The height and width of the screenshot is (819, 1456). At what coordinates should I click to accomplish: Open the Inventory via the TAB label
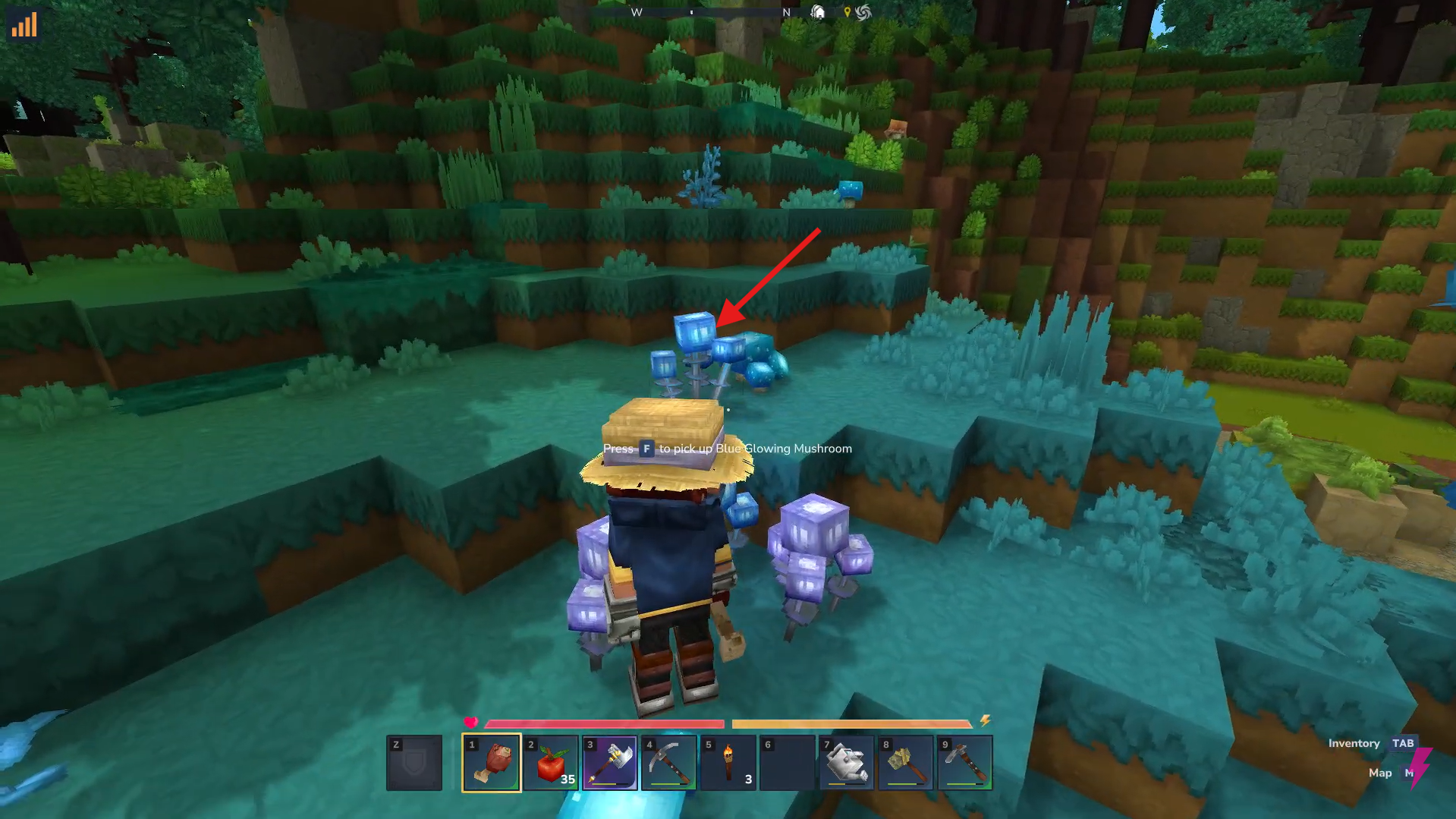1403,743
